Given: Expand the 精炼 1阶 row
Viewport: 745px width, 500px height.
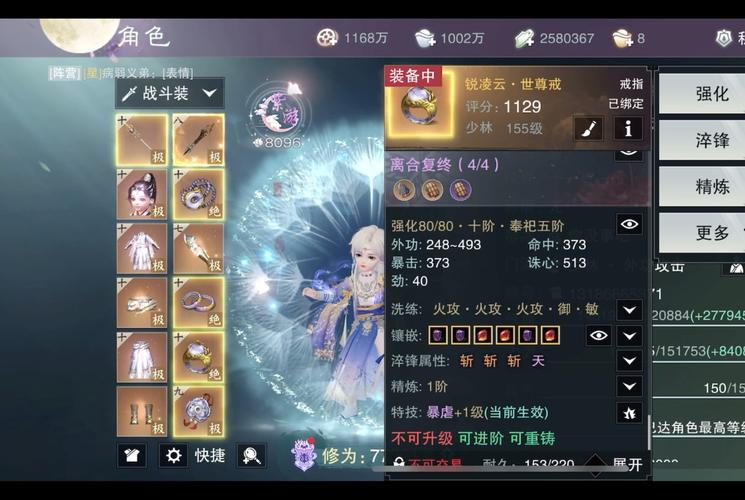Looking at the screenshot, I should pos(629,386).
